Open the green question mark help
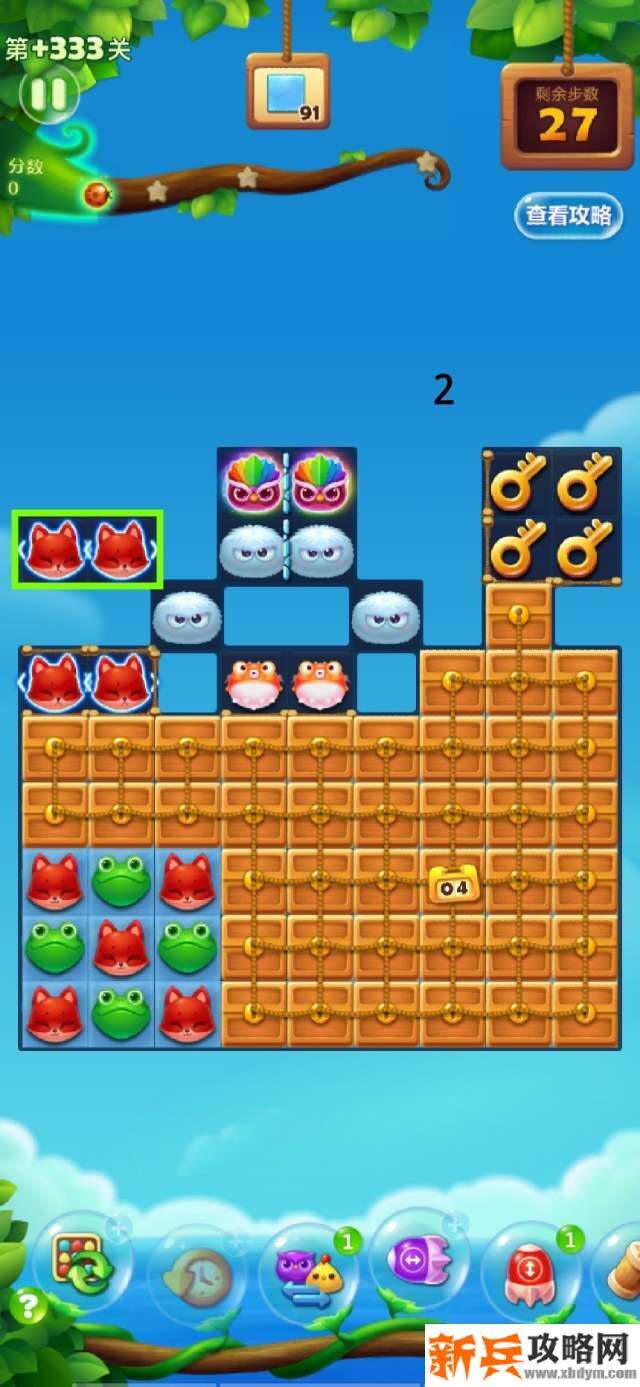The width and height of the screenshot is (640, 1387). (28, 1305)
